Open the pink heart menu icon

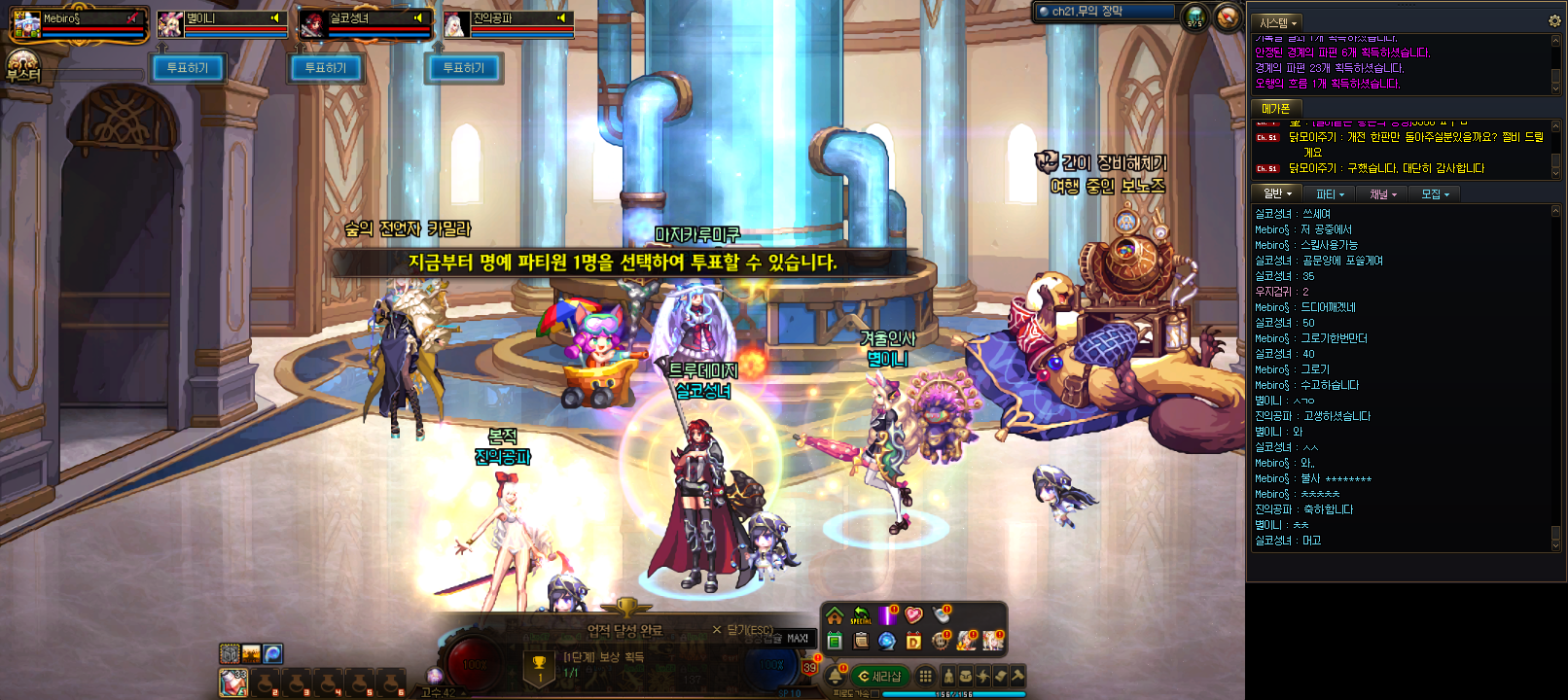(913, 615)
